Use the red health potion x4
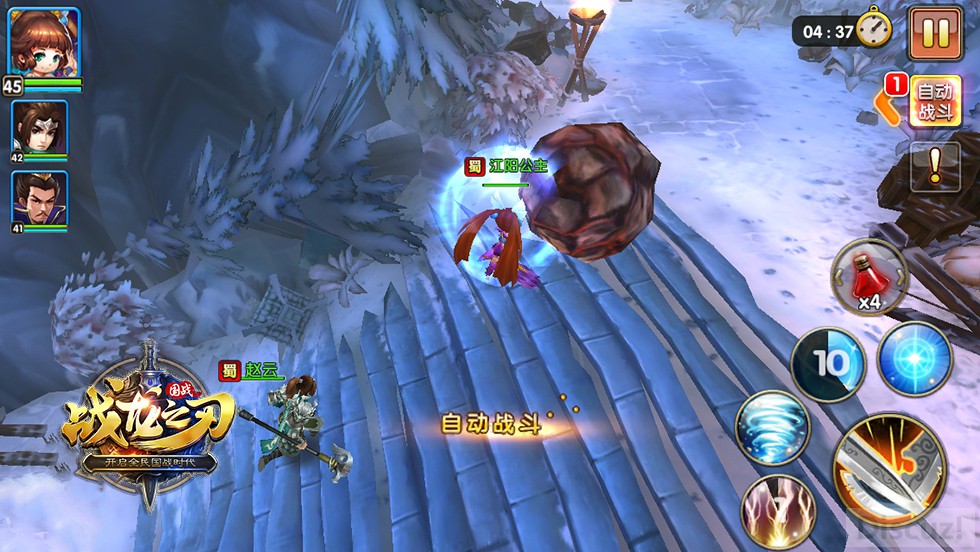980x552 pixels. 869,277
